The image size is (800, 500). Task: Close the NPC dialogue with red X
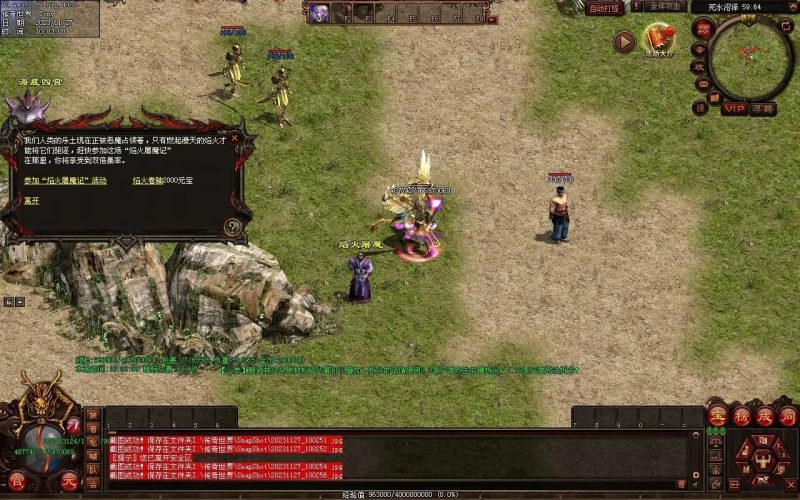(x=236, y=136)
